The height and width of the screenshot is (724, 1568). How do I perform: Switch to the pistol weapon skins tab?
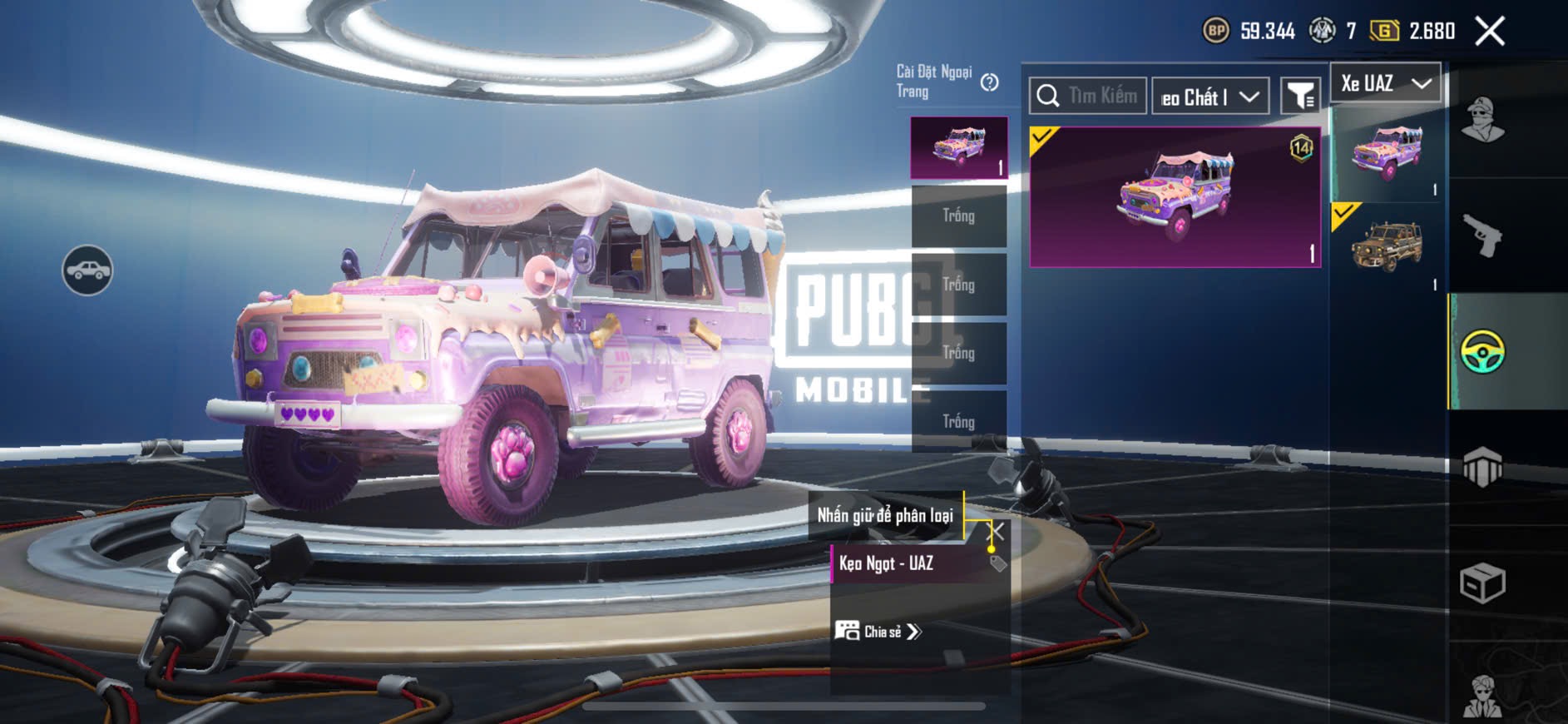tap(1482, 236)
